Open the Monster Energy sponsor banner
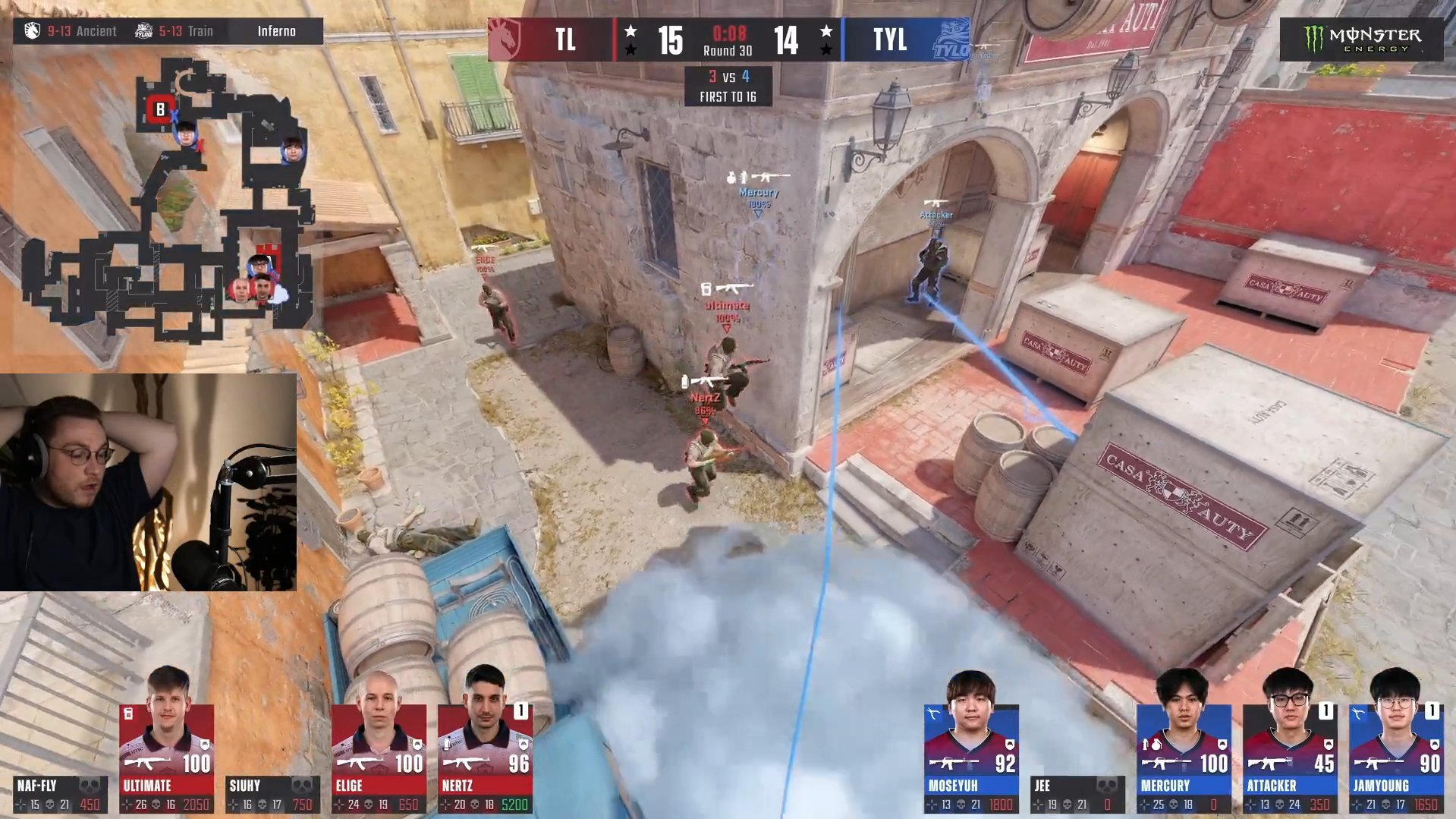The image size is (1456, 819). pos(1361,39)
